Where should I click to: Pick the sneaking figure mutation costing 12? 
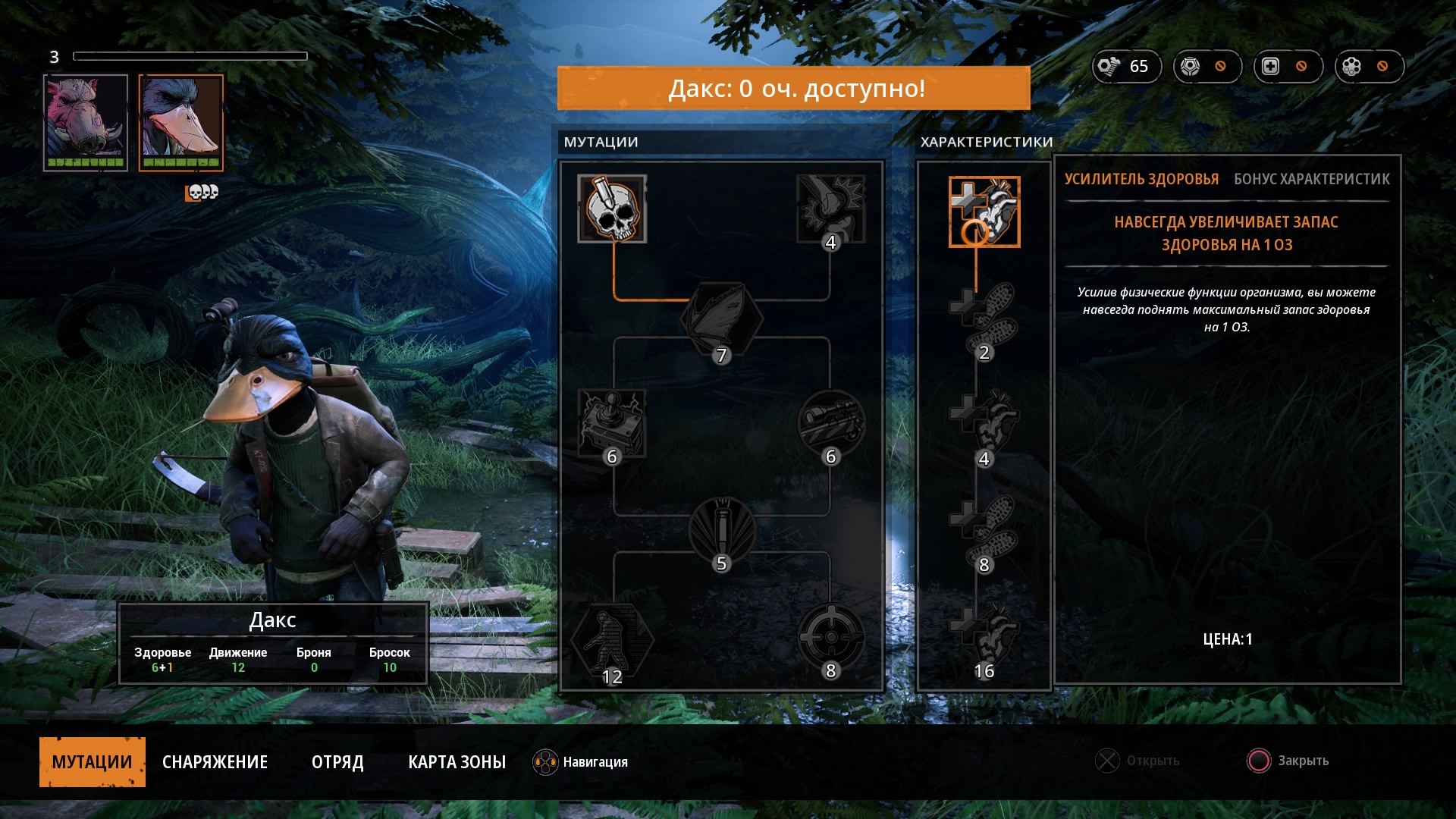point(612,642)
